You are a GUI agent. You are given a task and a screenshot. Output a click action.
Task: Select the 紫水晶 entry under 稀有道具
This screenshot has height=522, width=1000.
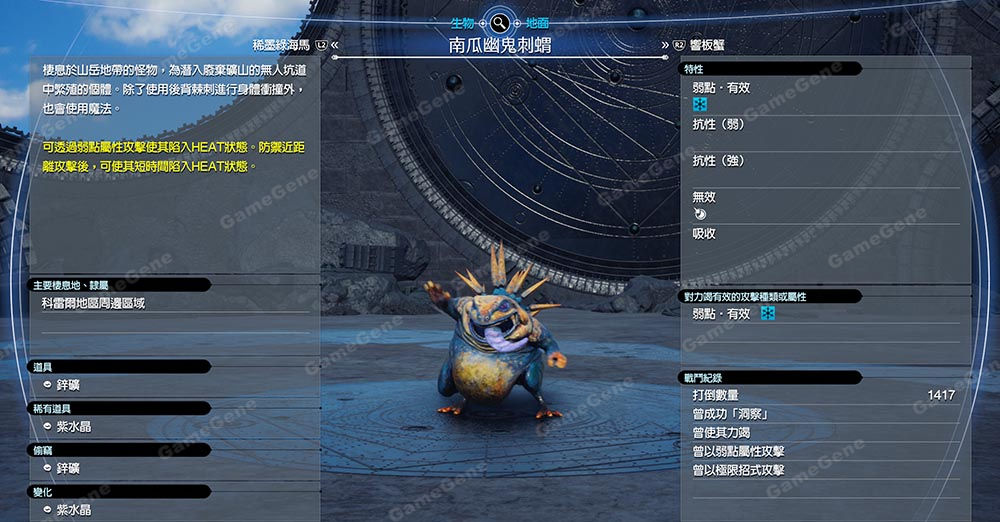(74, 427)
